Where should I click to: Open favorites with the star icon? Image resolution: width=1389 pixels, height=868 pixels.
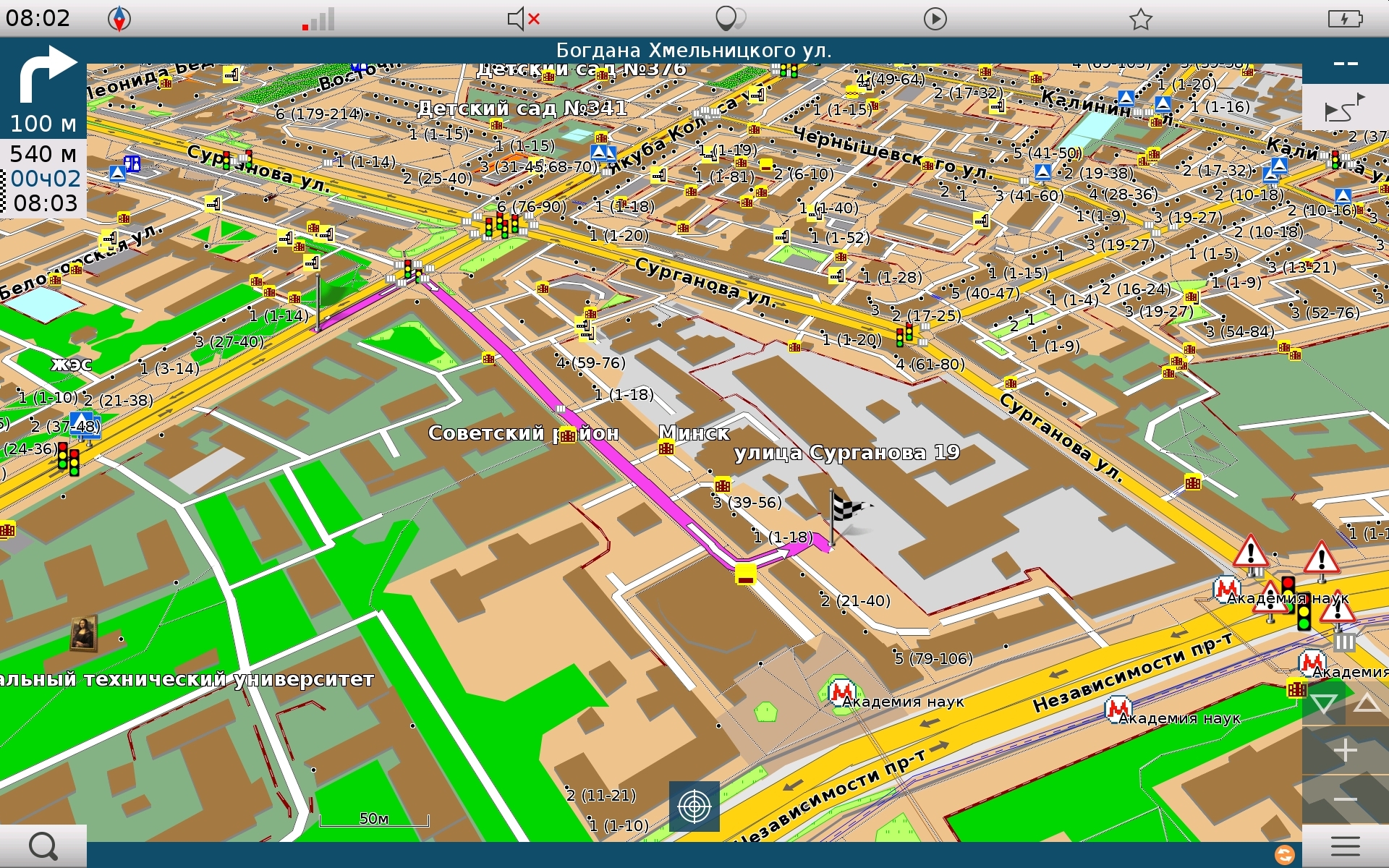[1140, 19]
